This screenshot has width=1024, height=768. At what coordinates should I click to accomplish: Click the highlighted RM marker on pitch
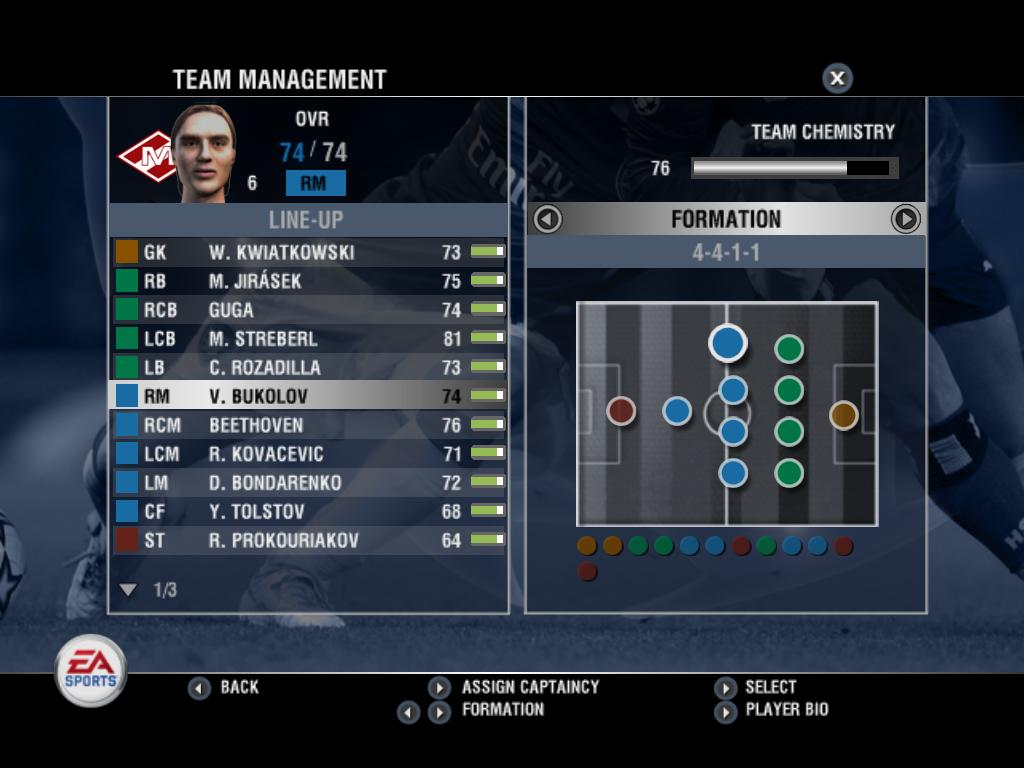(728, 343)
